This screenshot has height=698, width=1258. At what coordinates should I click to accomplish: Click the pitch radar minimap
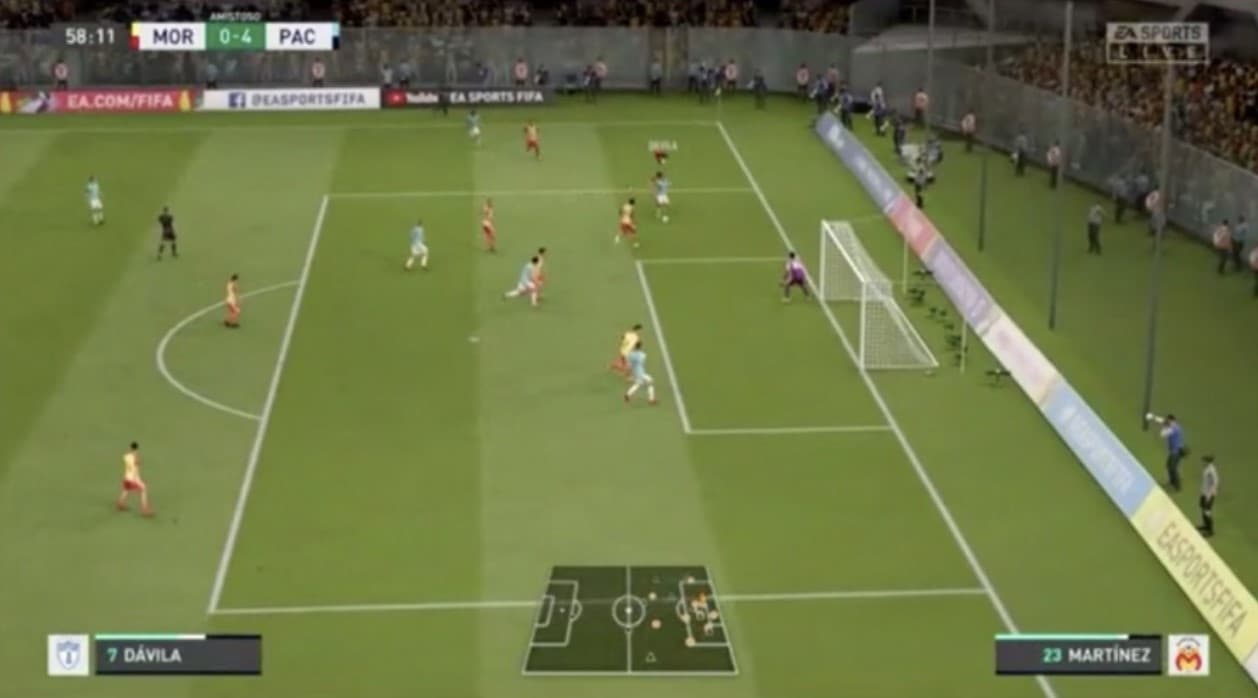click(x=629, y=619)
